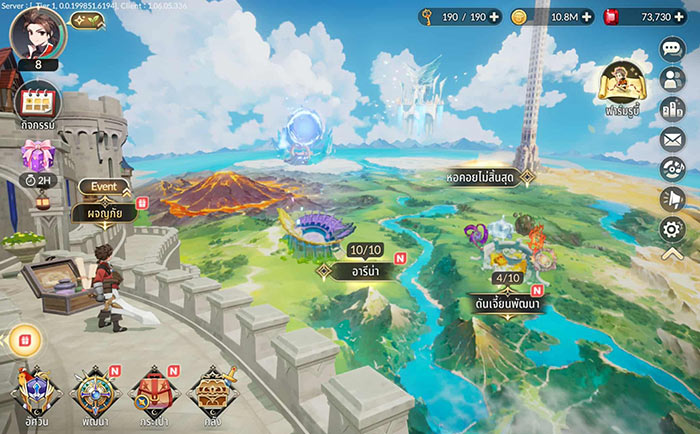Open the settings gear icon

(x=672, y=230)
